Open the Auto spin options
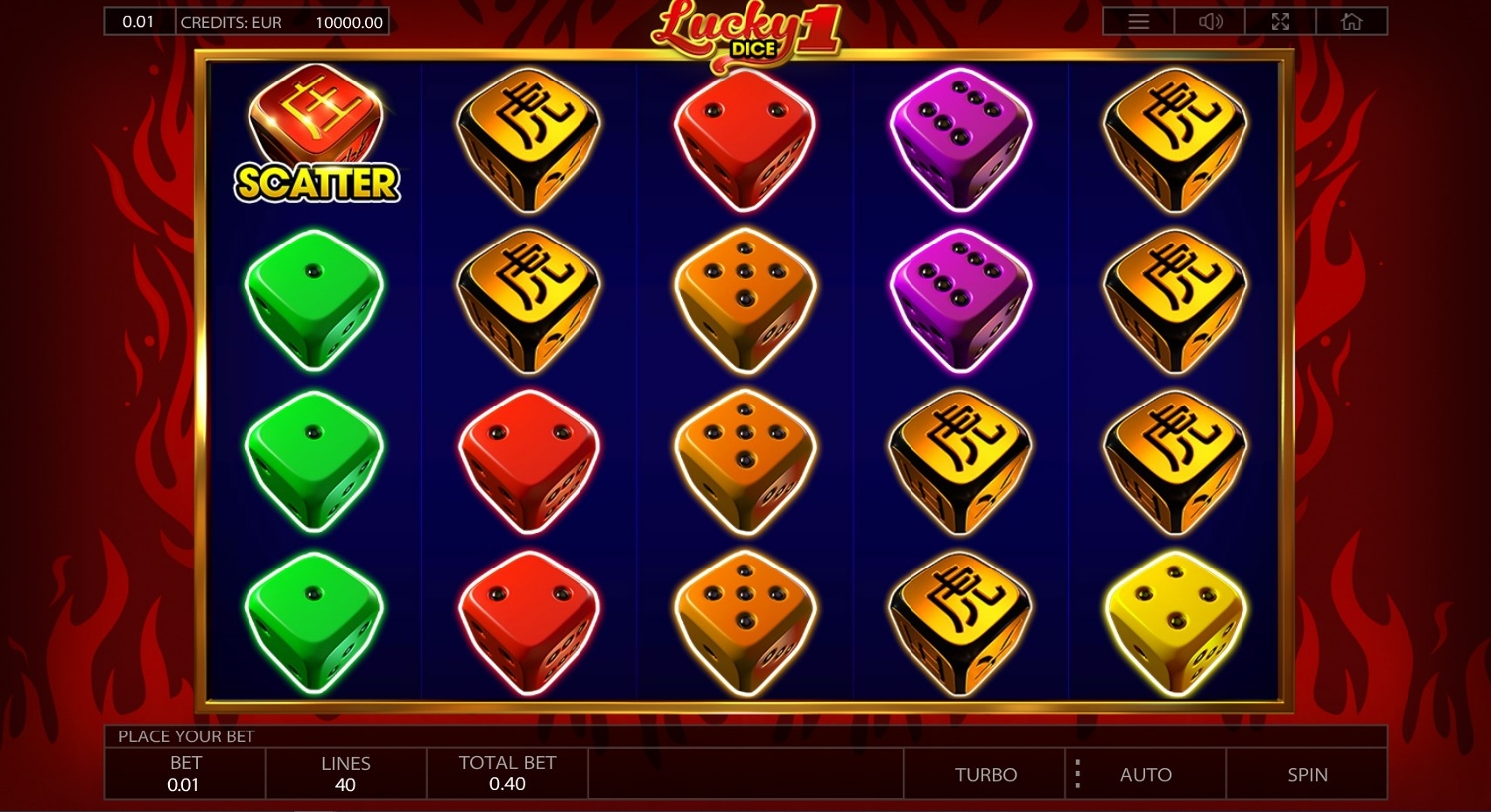 (1146, 774)
